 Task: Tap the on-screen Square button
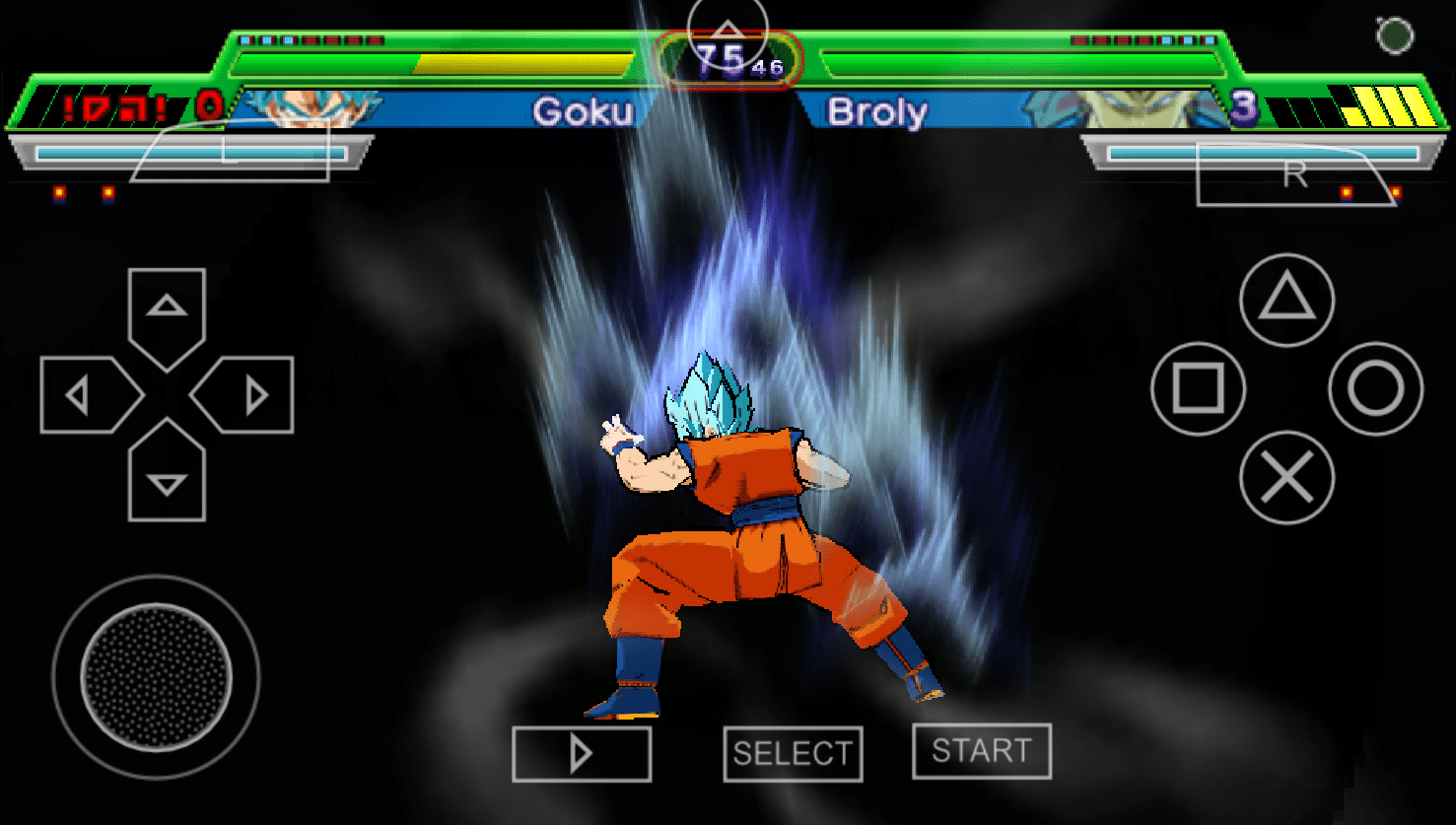coord(1198,389)
